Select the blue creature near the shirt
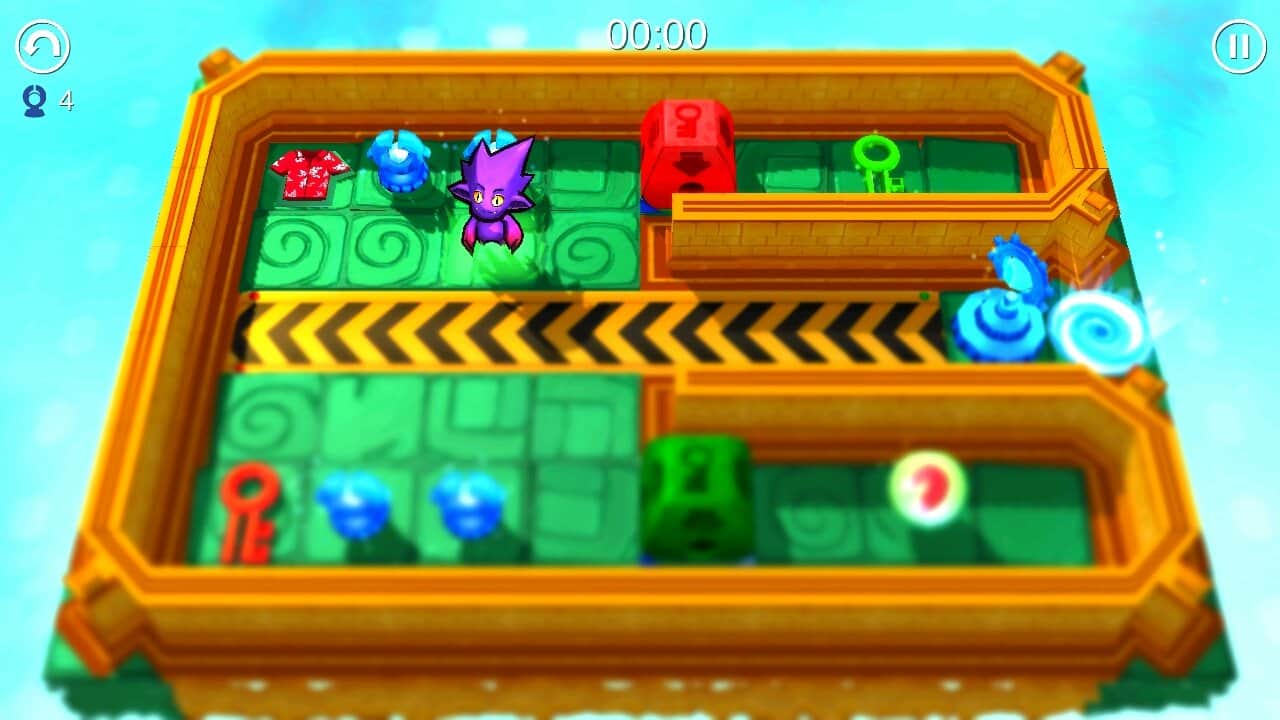 (x=398, y=165)
